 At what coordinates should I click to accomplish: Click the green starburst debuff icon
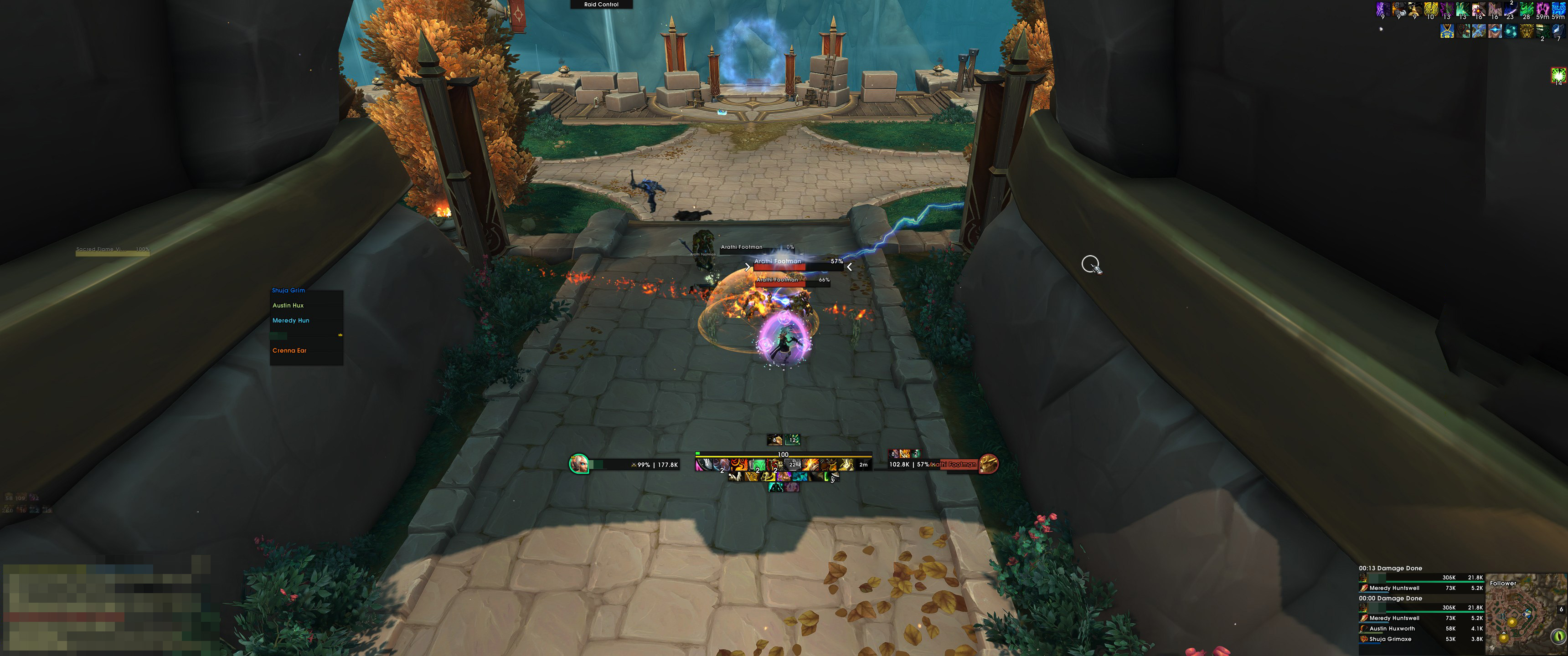pyautogui.click(x=1558, y=76)
